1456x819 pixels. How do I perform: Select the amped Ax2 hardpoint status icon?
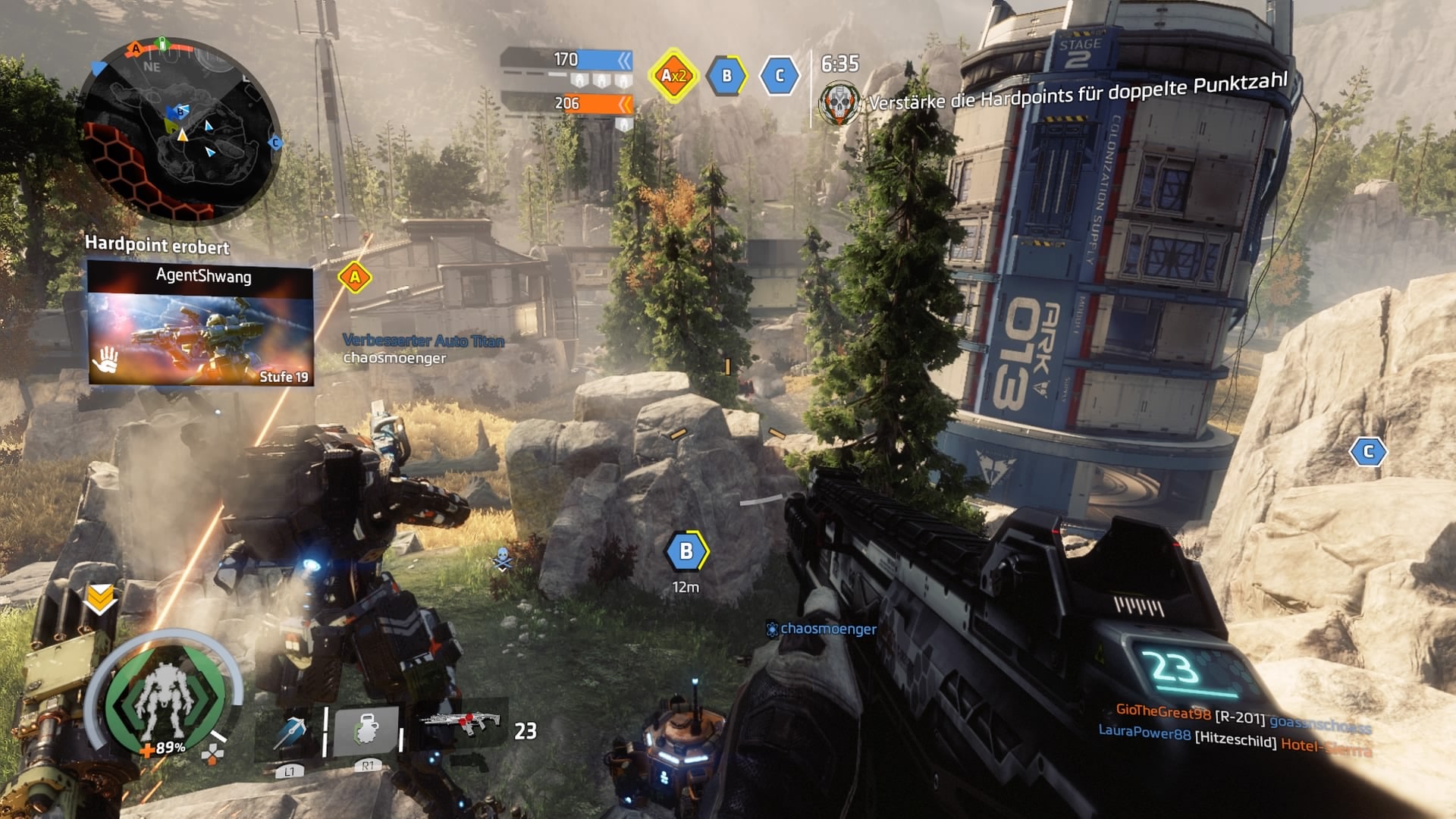coord(673,75)
